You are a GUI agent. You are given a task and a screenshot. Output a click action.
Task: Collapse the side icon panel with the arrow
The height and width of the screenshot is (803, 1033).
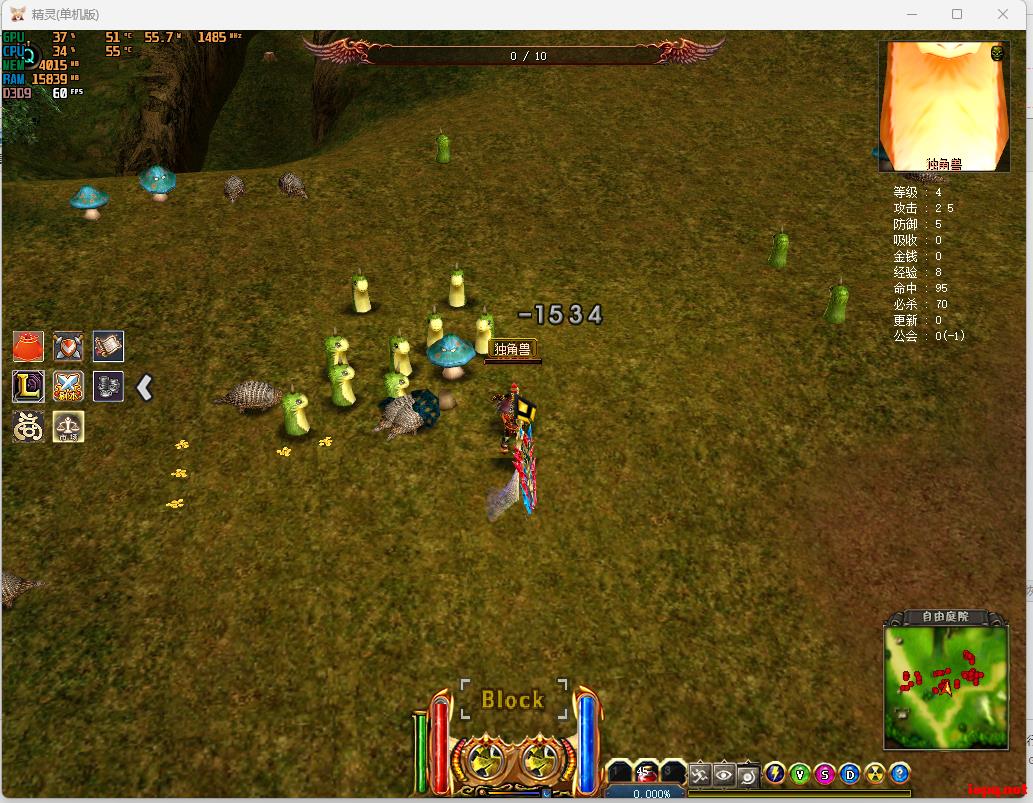pos(145,387)
